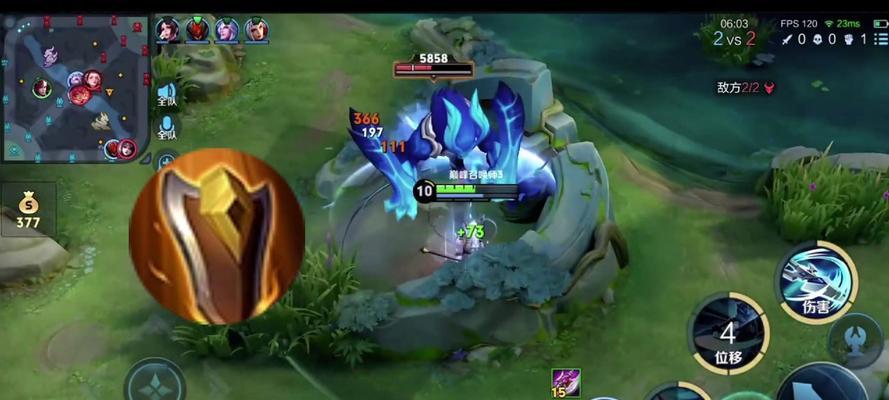This screenshot has height=400, width=889.
Task: Select the fourth teammate portrait in the top row
Action: [x=257, y=30]
